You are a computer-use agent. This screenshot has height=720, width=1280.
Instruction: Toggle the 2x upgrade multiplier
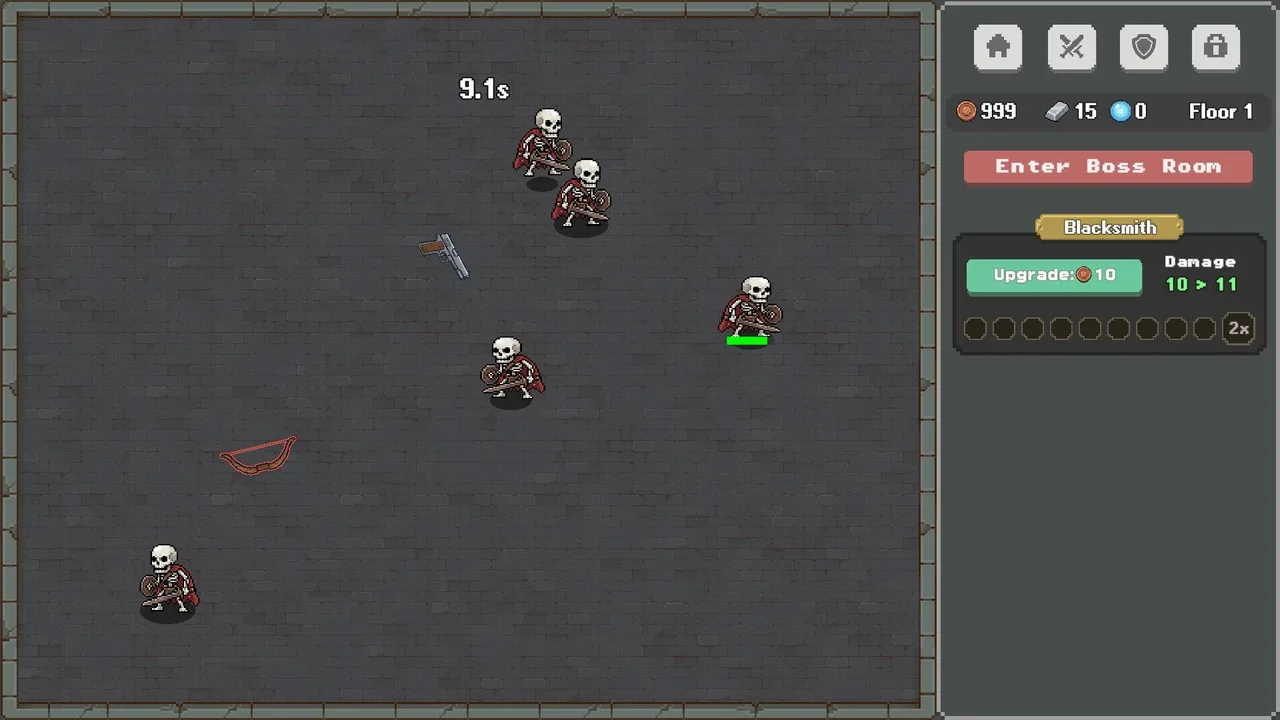(1239, 329)
